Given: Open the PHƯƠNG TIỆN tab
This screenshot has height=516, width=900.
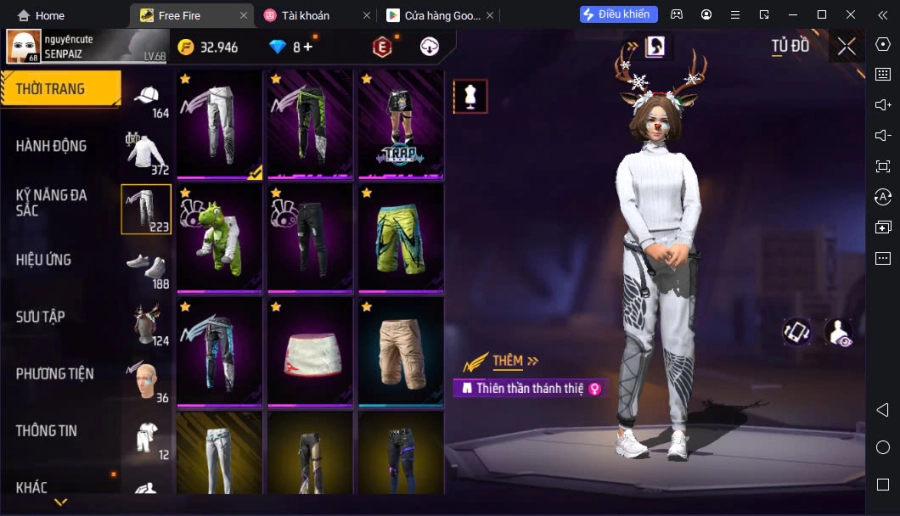Looking at the screenshot, I should [55, 374].
